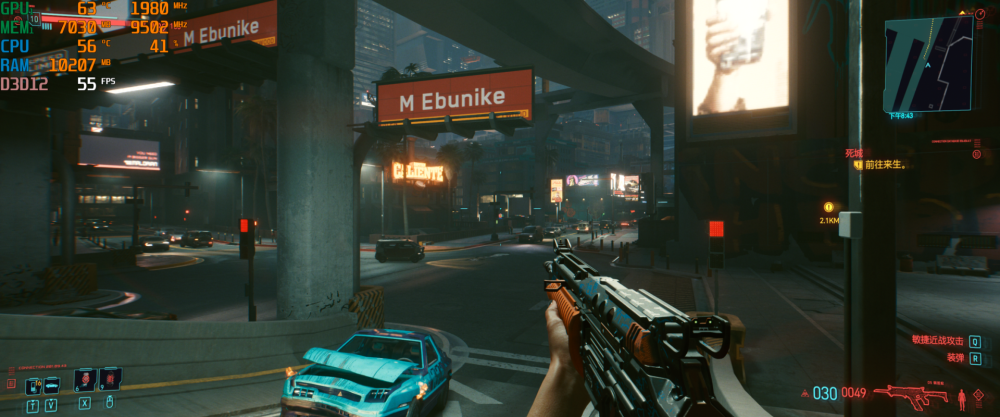Select the grenade gadget slot
This screenshot has width=1000, height=417.
[109, 380]
